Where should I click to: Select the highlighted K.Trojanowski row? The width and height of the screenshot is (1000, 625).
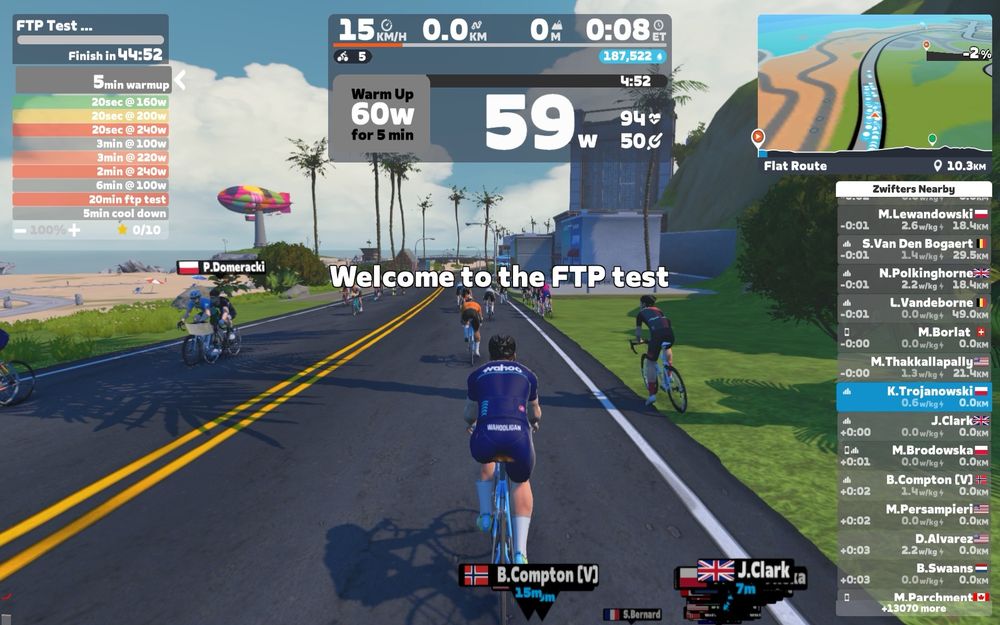[x=913, y=397]
